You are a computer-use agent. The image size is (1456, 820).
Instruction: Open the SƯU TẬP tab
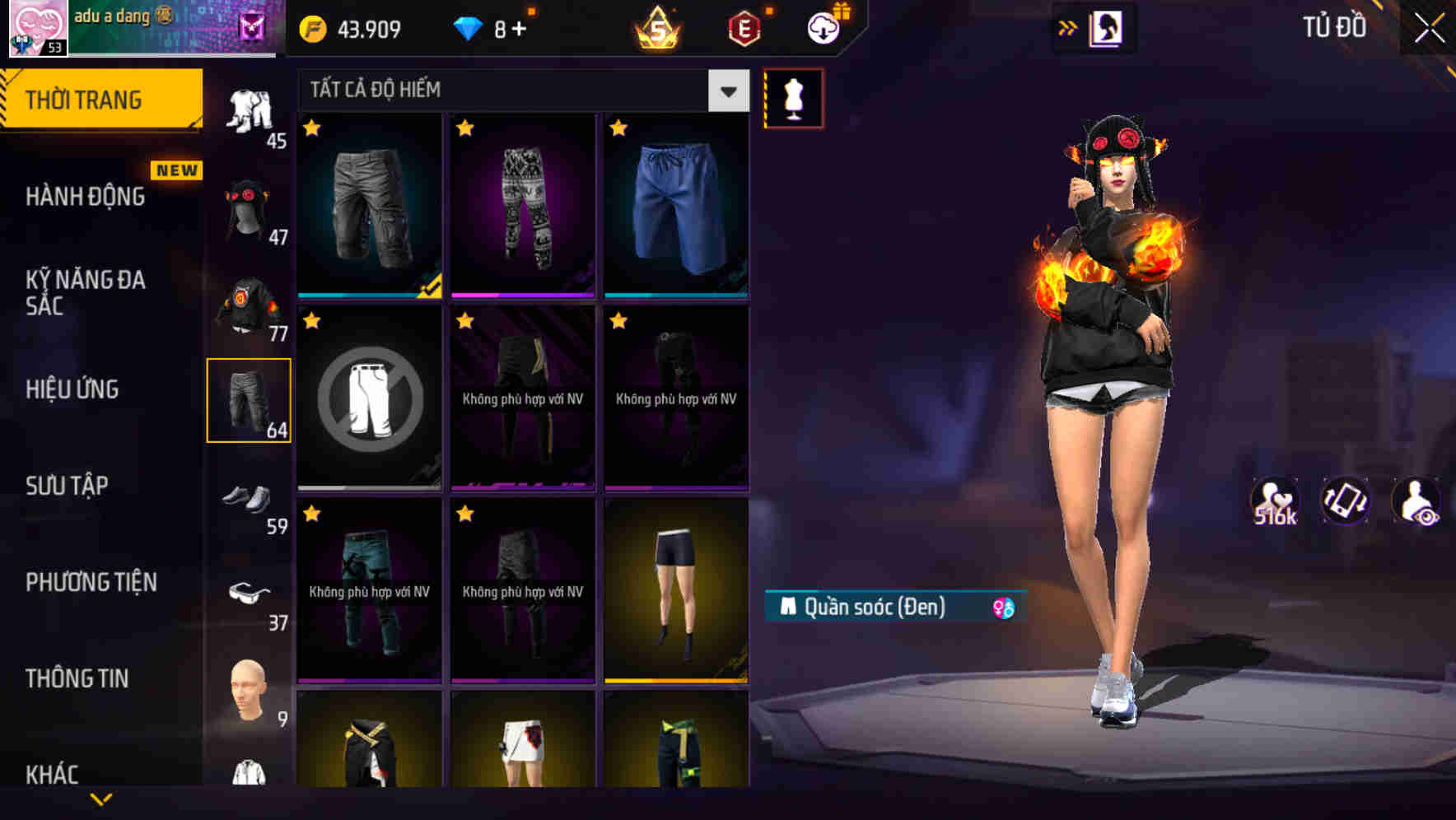coord(66,486)
